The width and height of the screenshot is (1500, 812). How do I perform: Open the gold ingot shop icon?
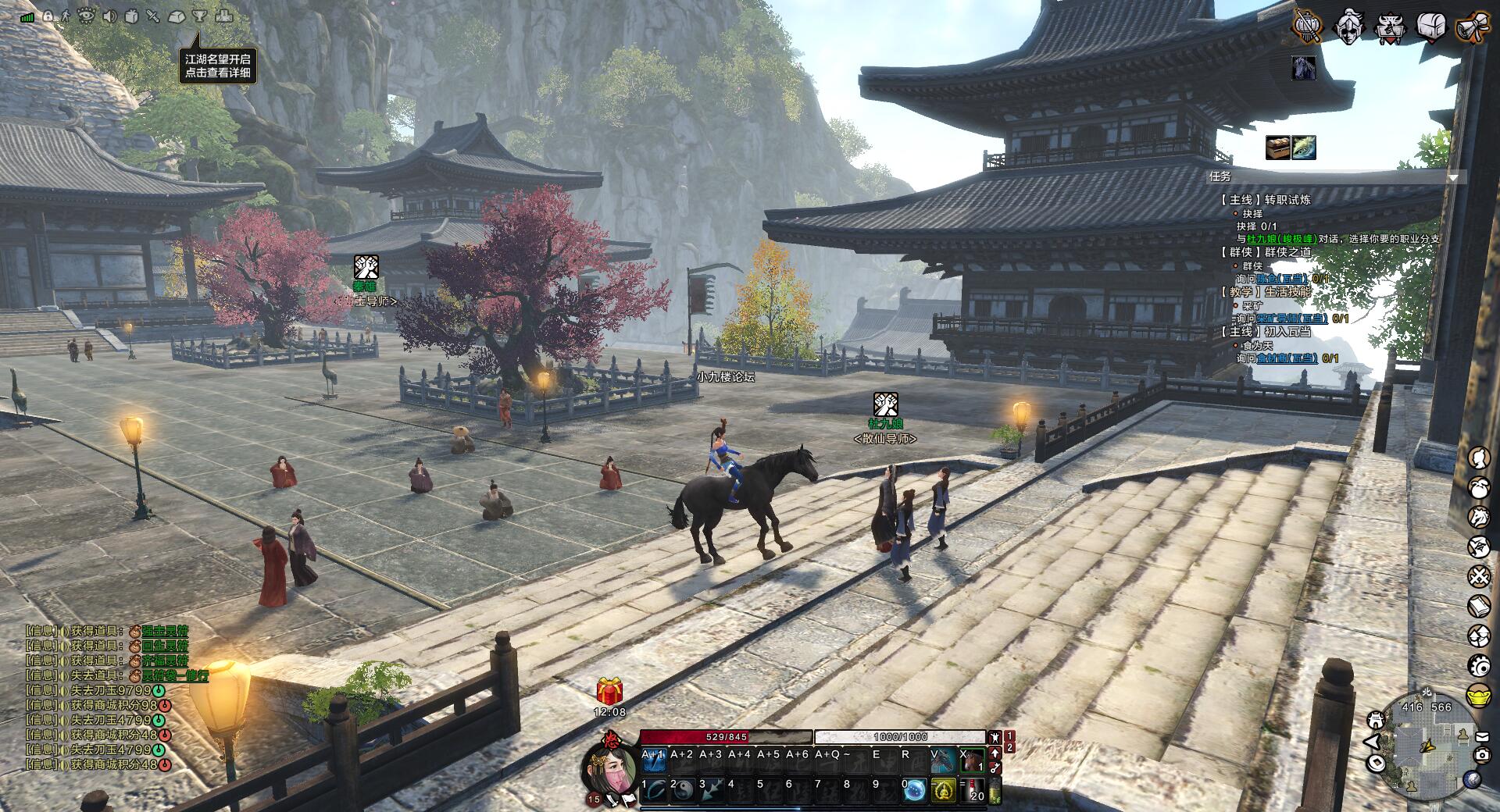pyautogui.click(x=1479, y=695)
